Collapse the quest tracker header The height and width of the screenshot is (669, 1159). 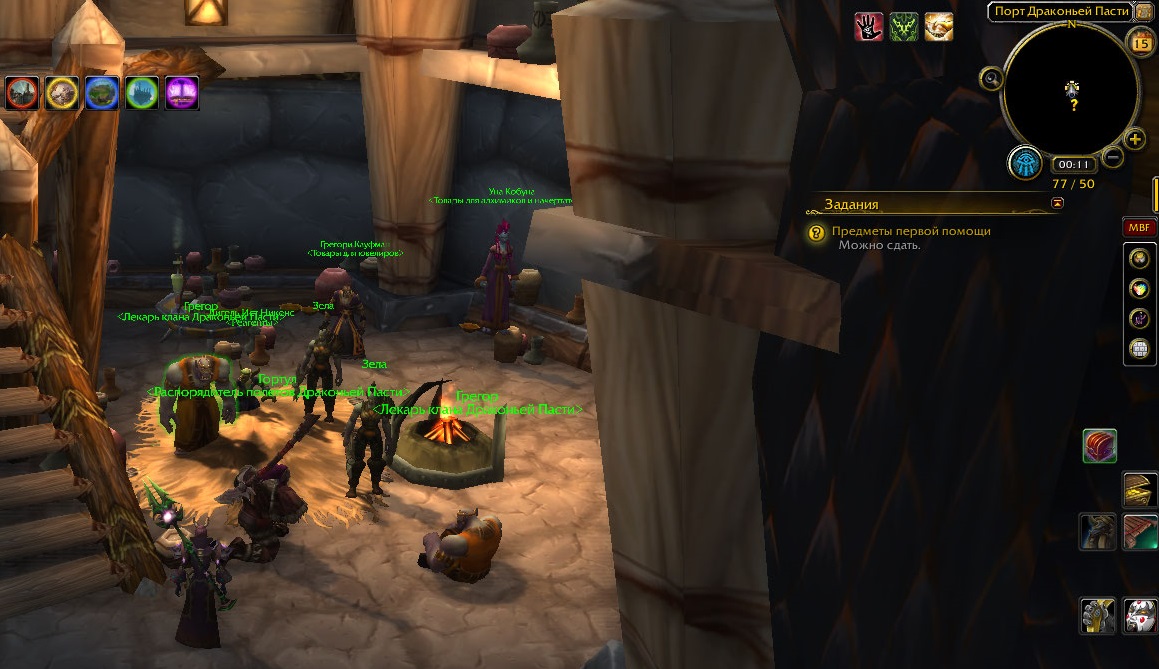[x=1058, y=203]
